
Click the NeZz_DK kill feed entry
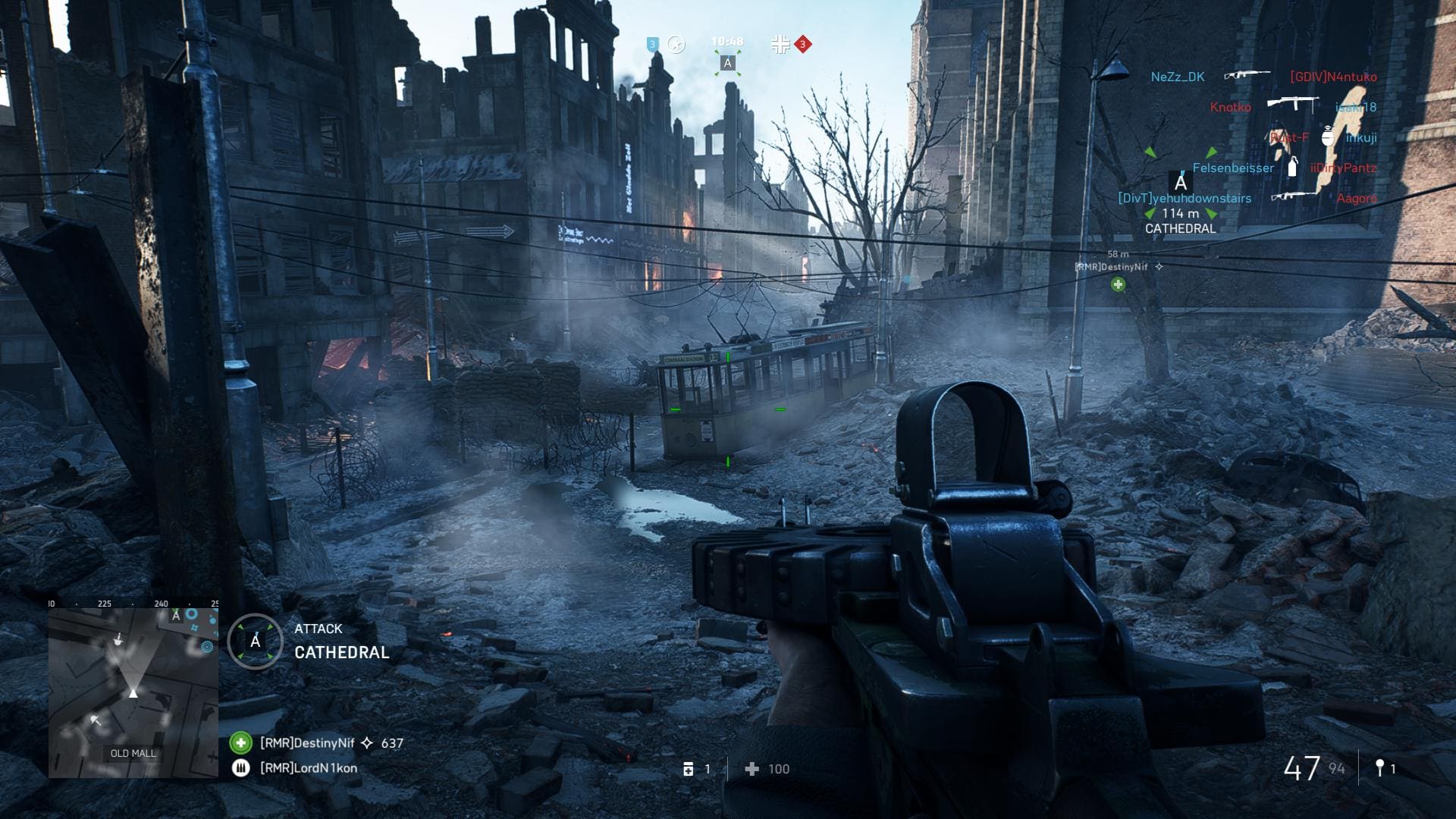coord(1177,77)
